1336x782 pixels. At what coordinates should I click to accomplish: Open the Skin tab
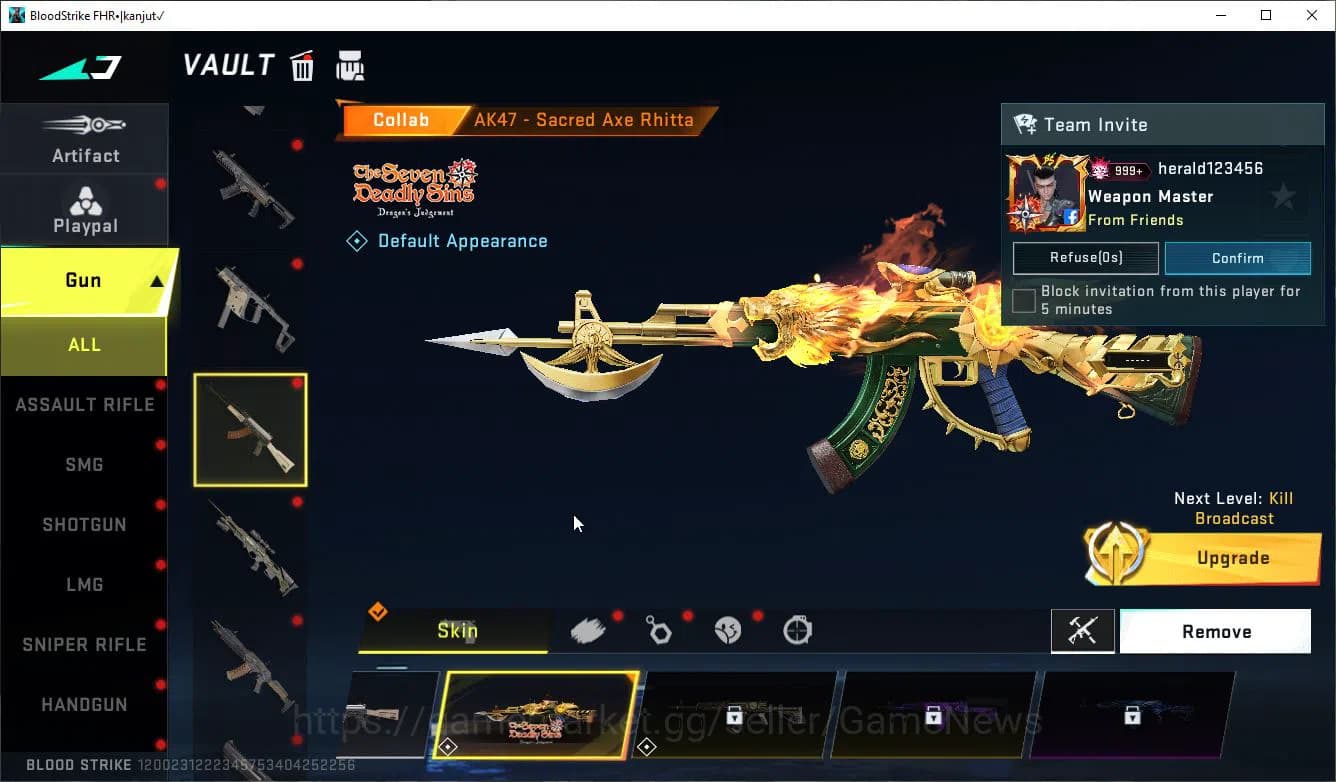[456, 631]
